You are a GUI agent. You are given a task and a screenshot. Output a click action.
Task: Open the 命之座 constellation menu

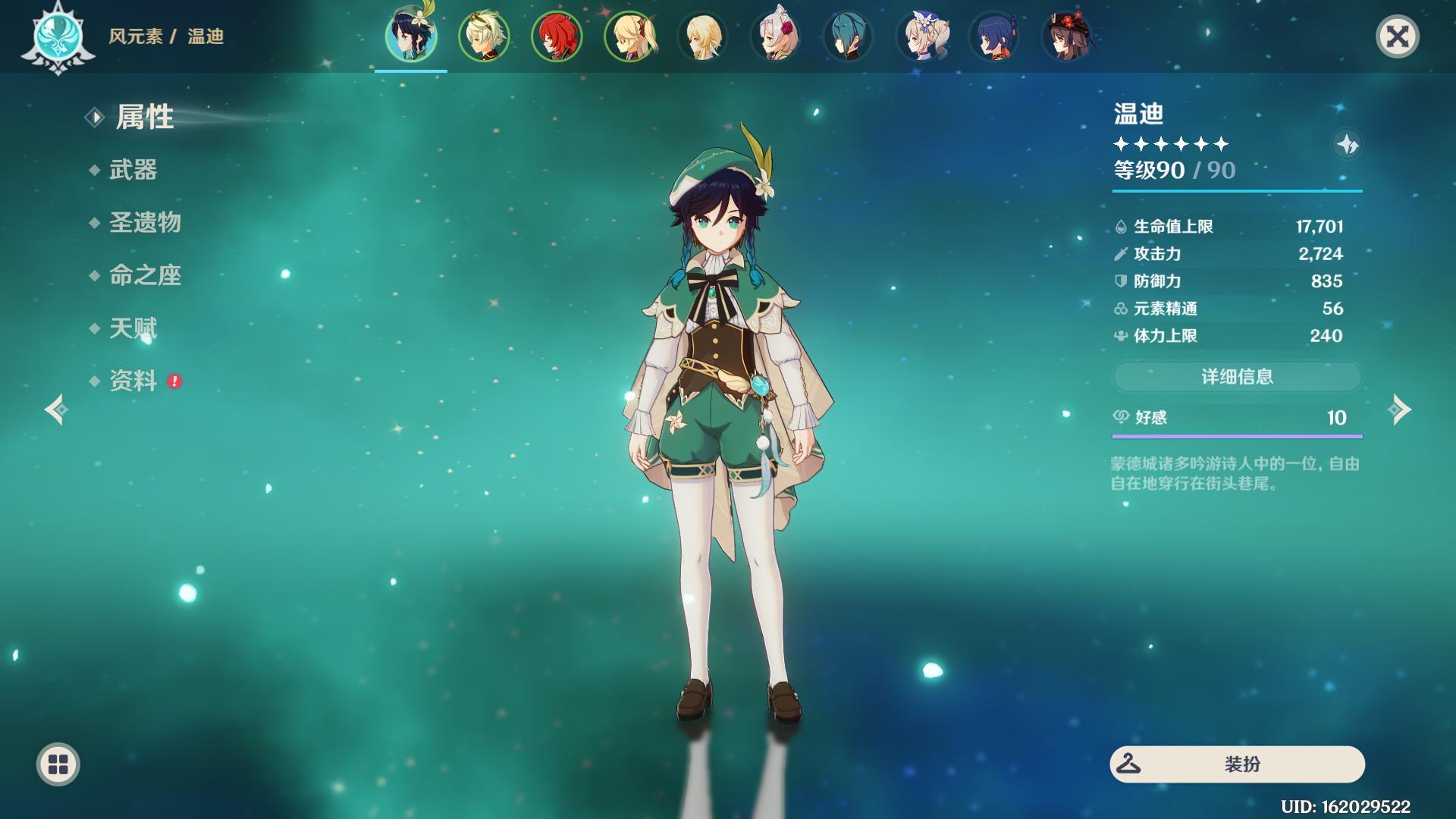point(145,275)
